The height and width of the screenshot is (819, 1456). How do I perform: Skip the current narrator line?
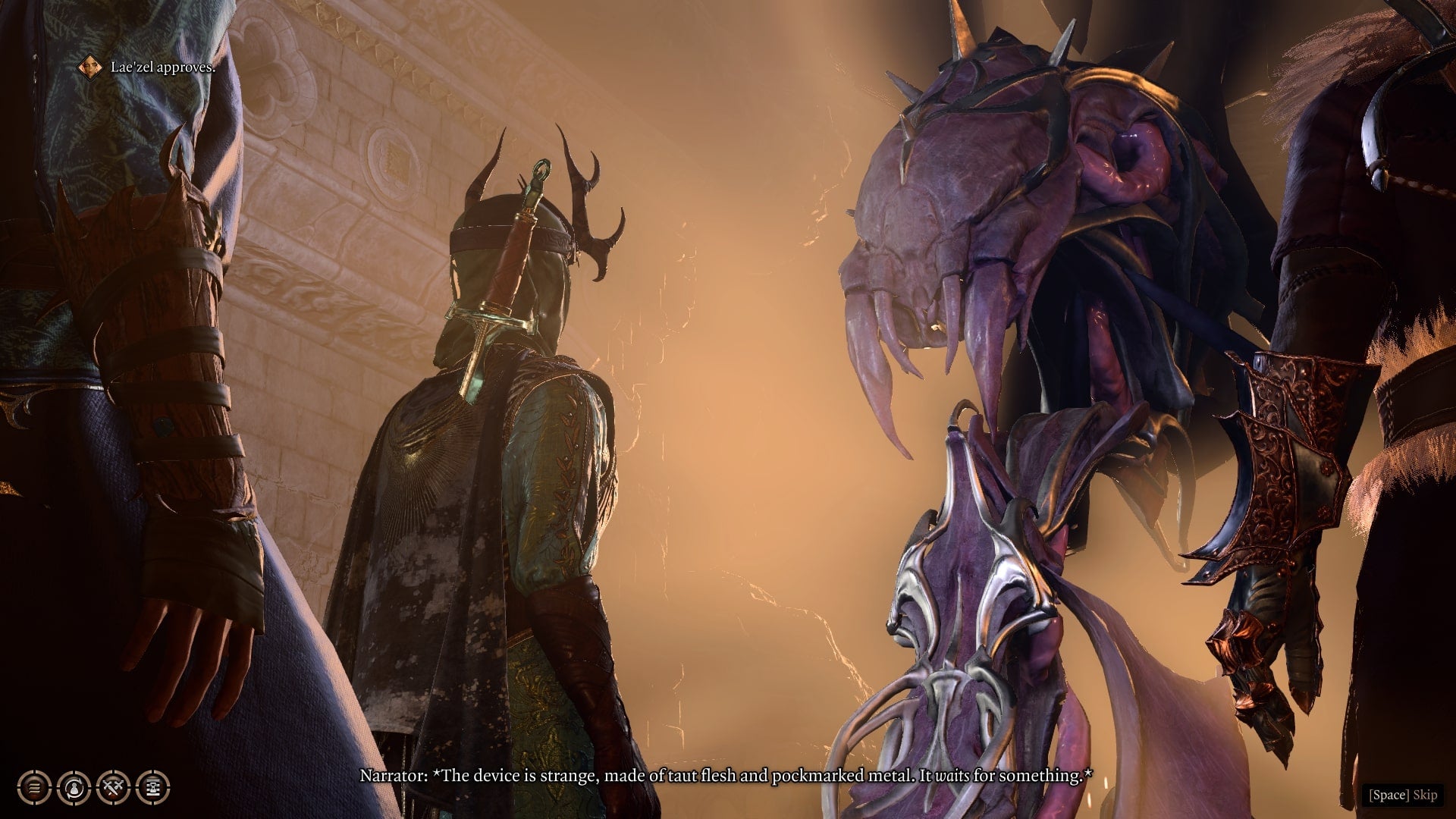tap(1402, 795)
